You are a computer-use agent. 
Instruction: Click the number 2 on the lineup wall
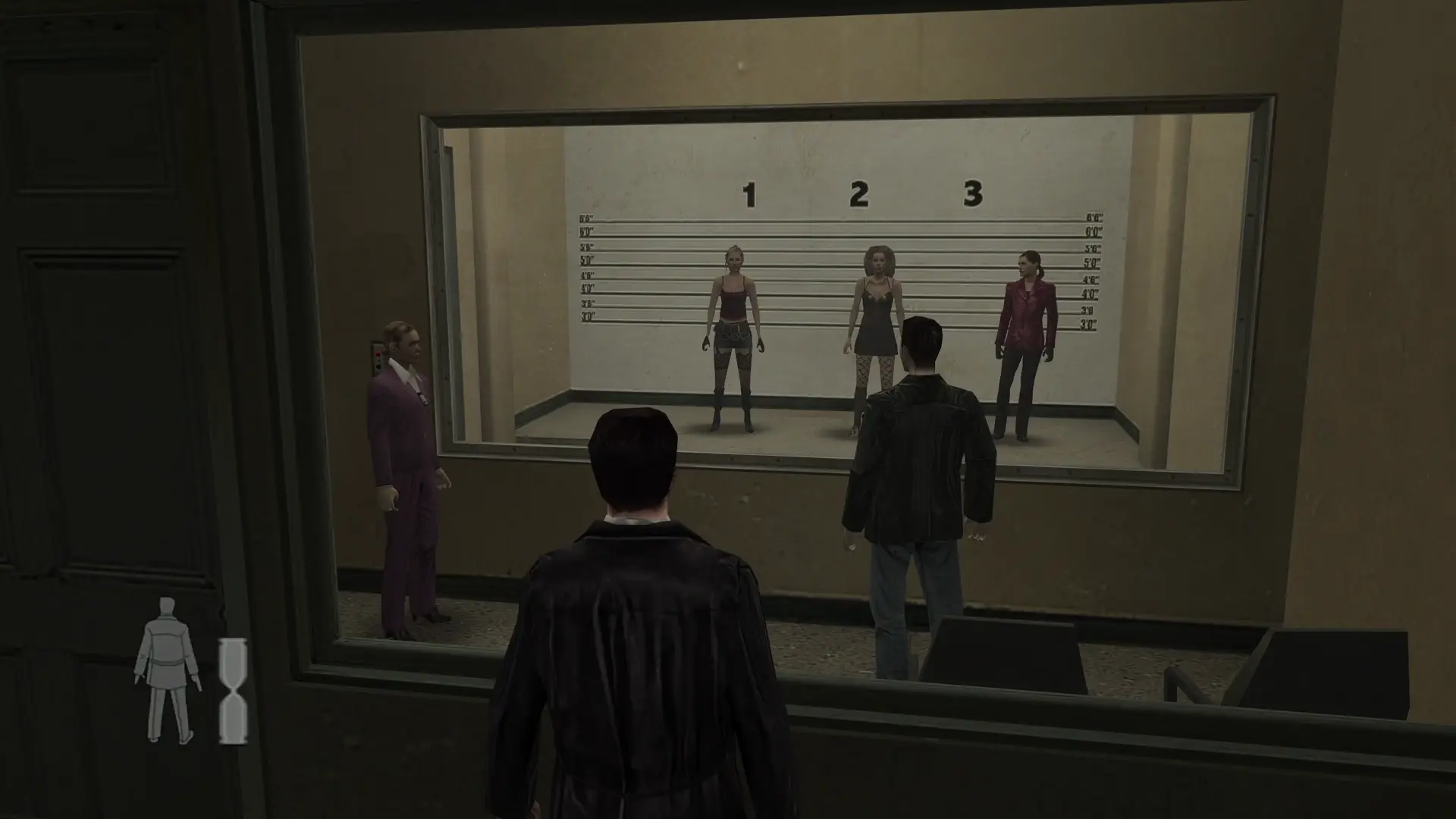pyautogui.click(x=859, y=194)
